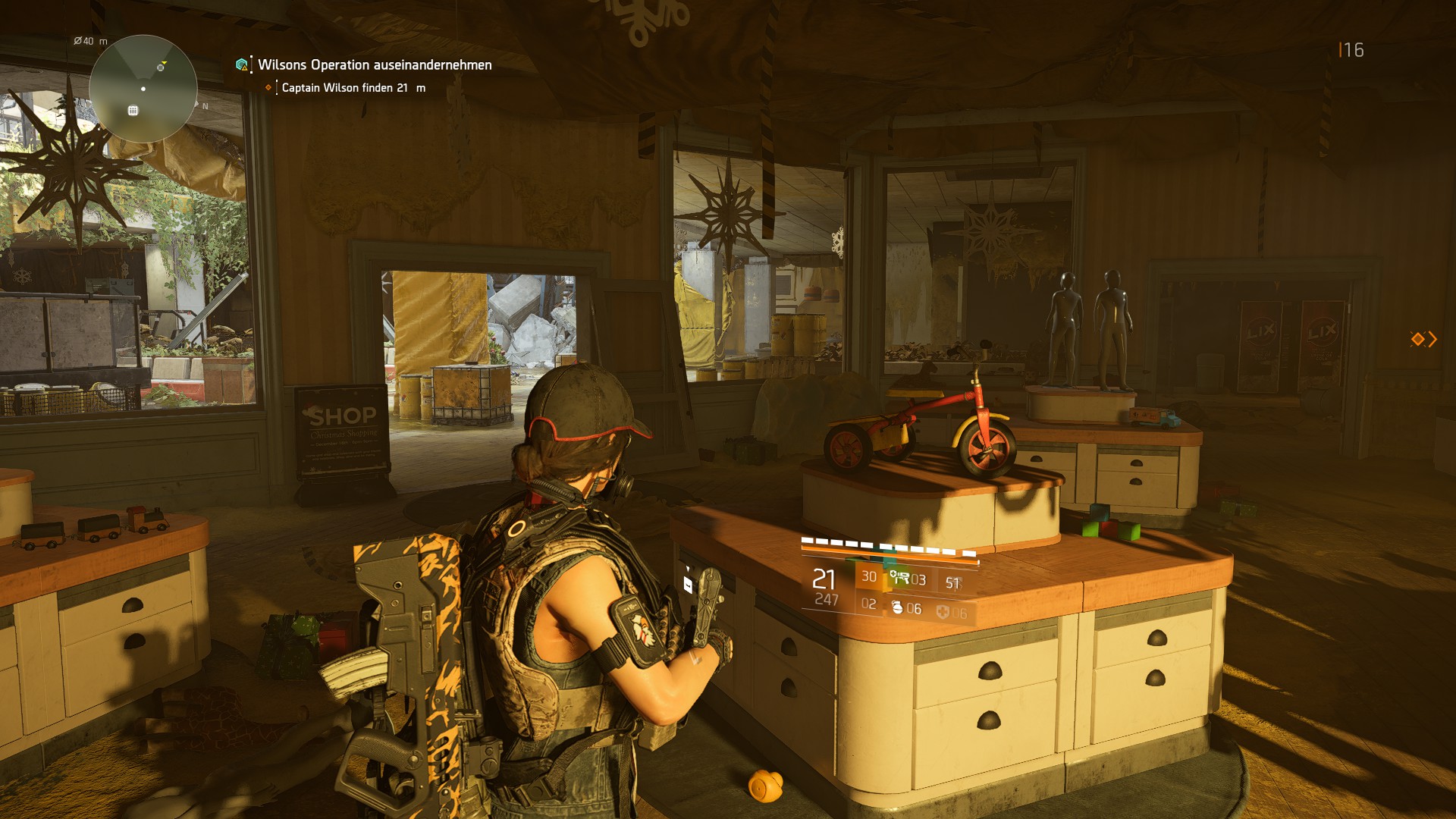Image resolution: width=1456 pixels, height=819 pixels.
Task: Click the player arrow on the minimap
Action: [x=143, y=89]
